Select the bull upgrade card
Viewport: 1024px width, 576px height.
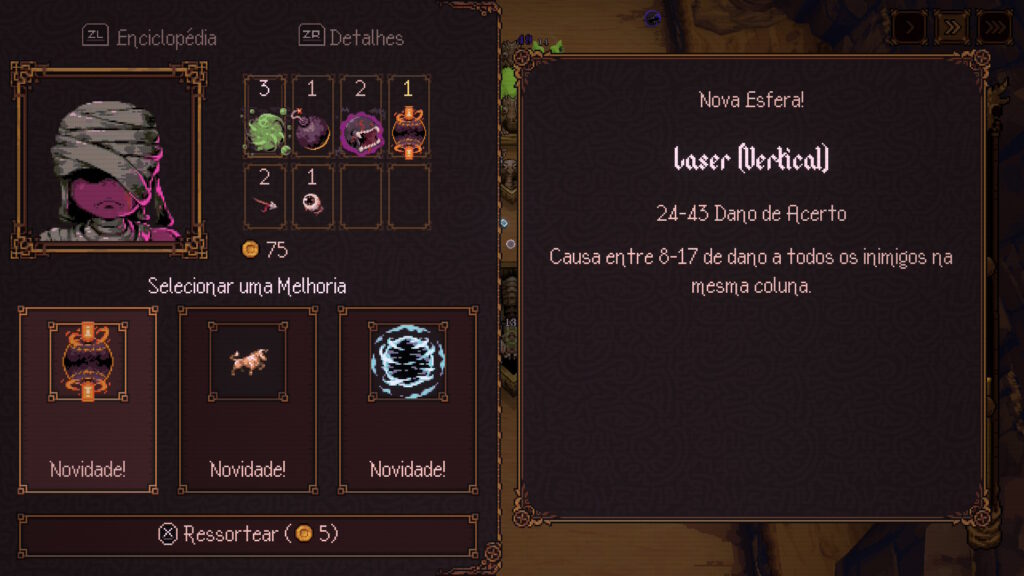pyautogui.click(x=248, y=396)
